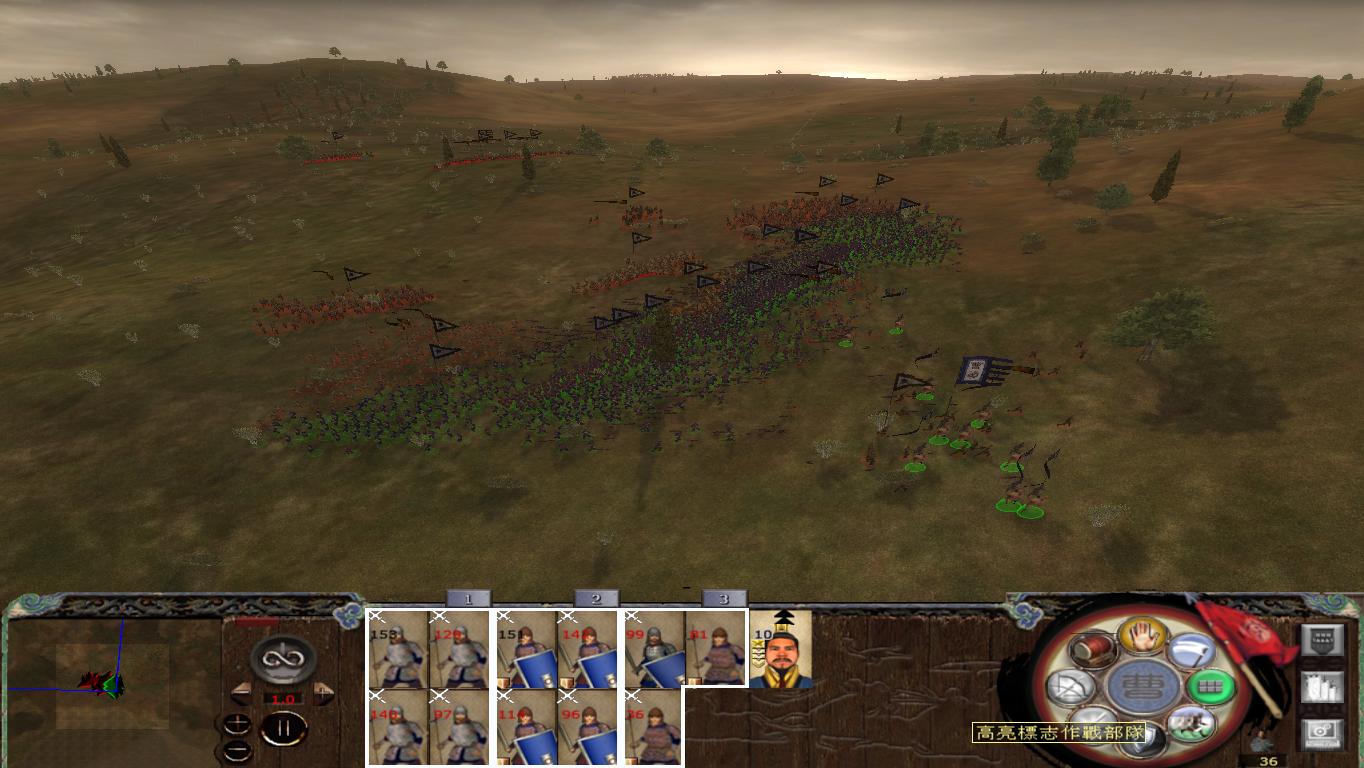1364x768 pixels.
Task: Open the army banner roster panel
Action: pos(1323,639)
